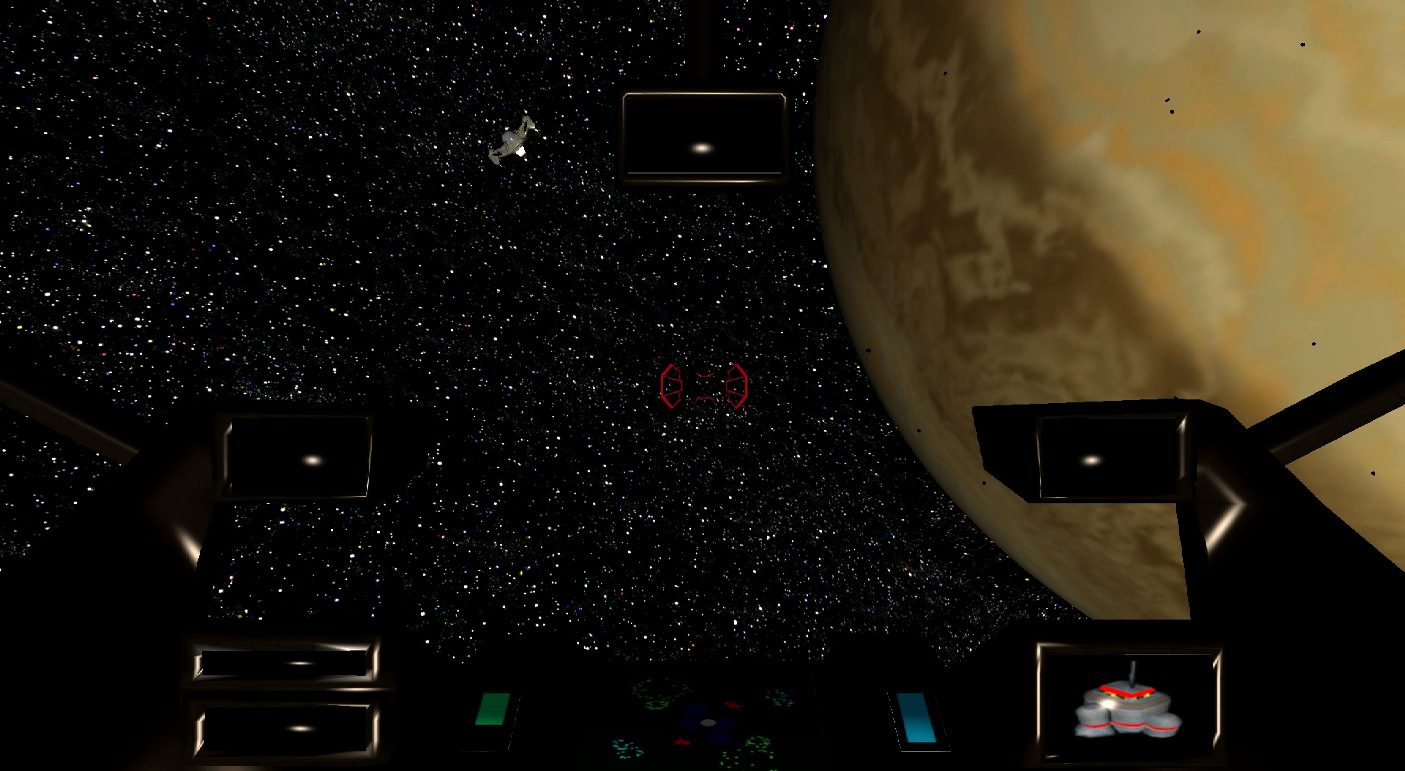Click the cyan blip on the radar display

click(776, 697)
